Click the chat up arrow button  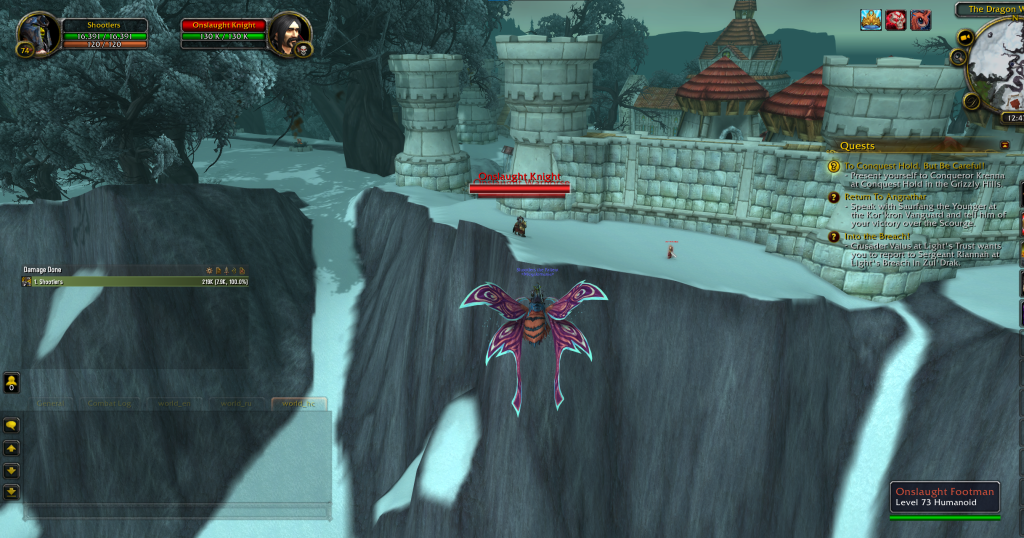coord(11,448)
